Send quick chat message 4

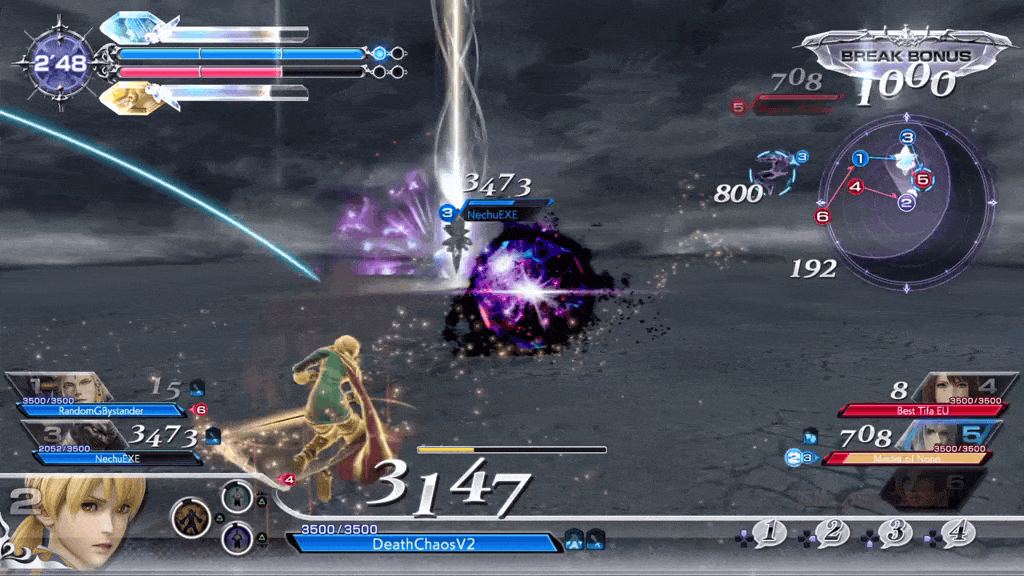click(x=957, y=533)
